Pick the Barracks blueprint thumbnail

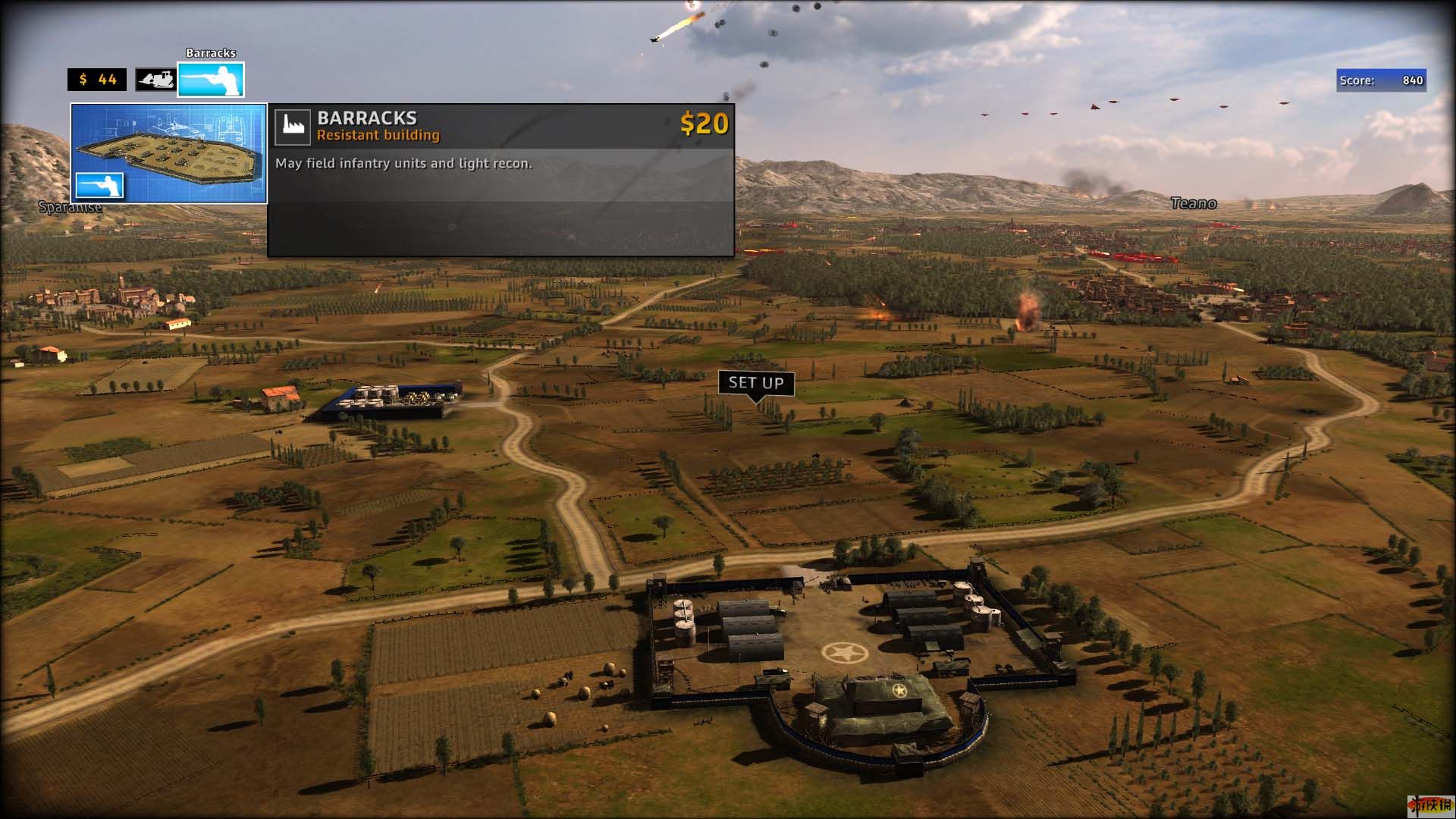click(168, 153)
